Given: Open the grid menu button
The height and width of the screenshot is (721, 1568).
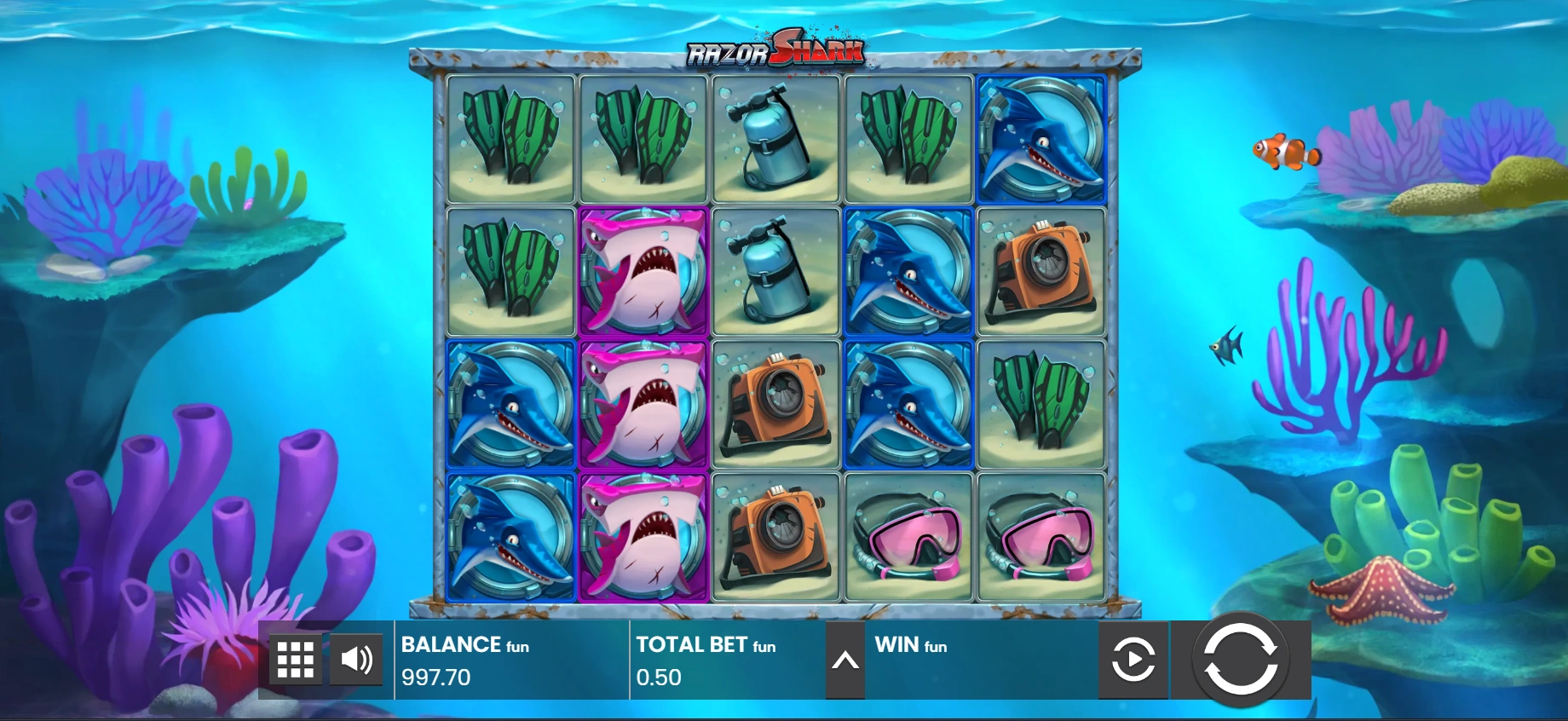Looking at the screenshot, I should tap(296, 659).
